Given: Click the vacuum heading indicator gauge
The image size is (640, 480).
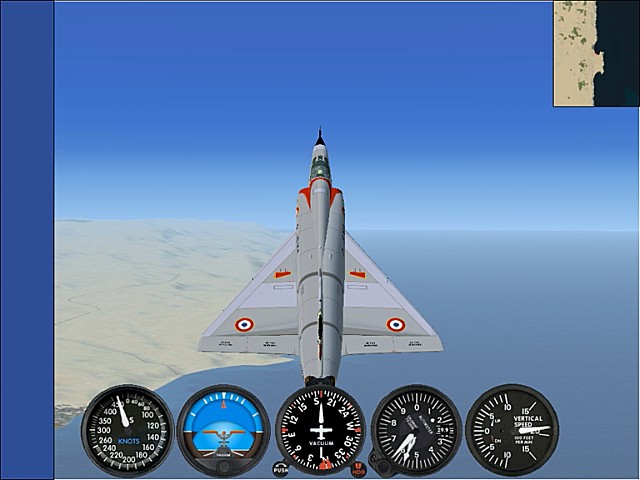Looking at the screenshot, I should coord(320,430).
